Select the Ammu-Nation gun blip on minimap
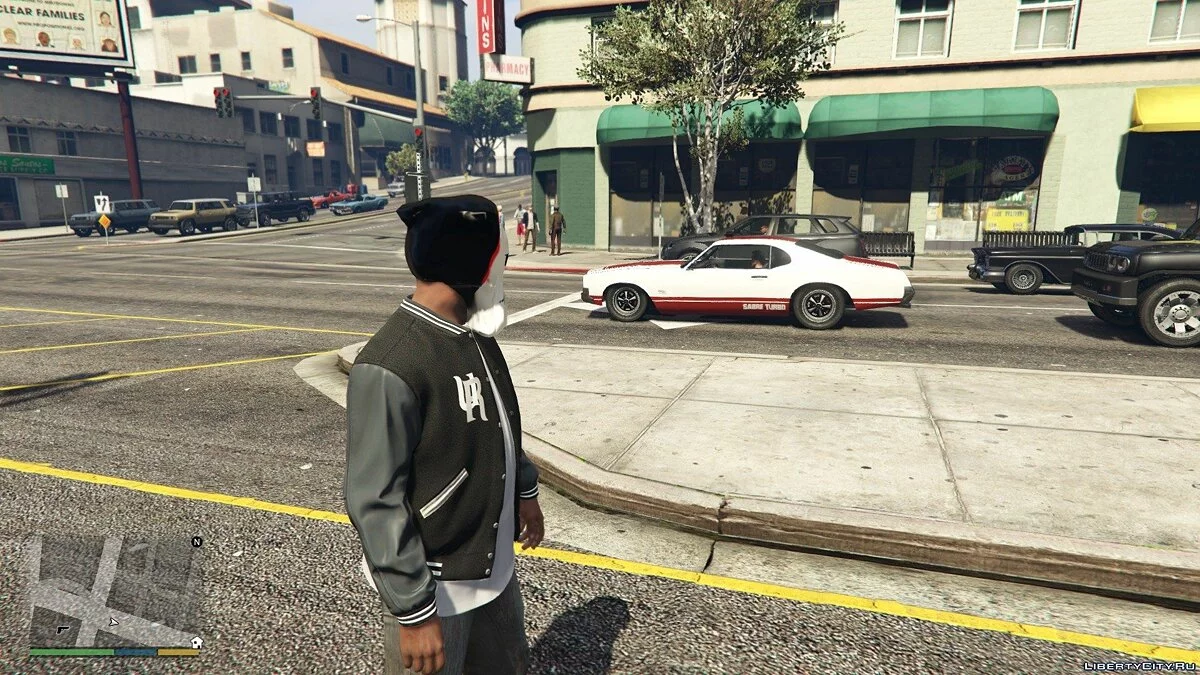The width and height of the screenshot is (1200, 675). coord(62,629)
